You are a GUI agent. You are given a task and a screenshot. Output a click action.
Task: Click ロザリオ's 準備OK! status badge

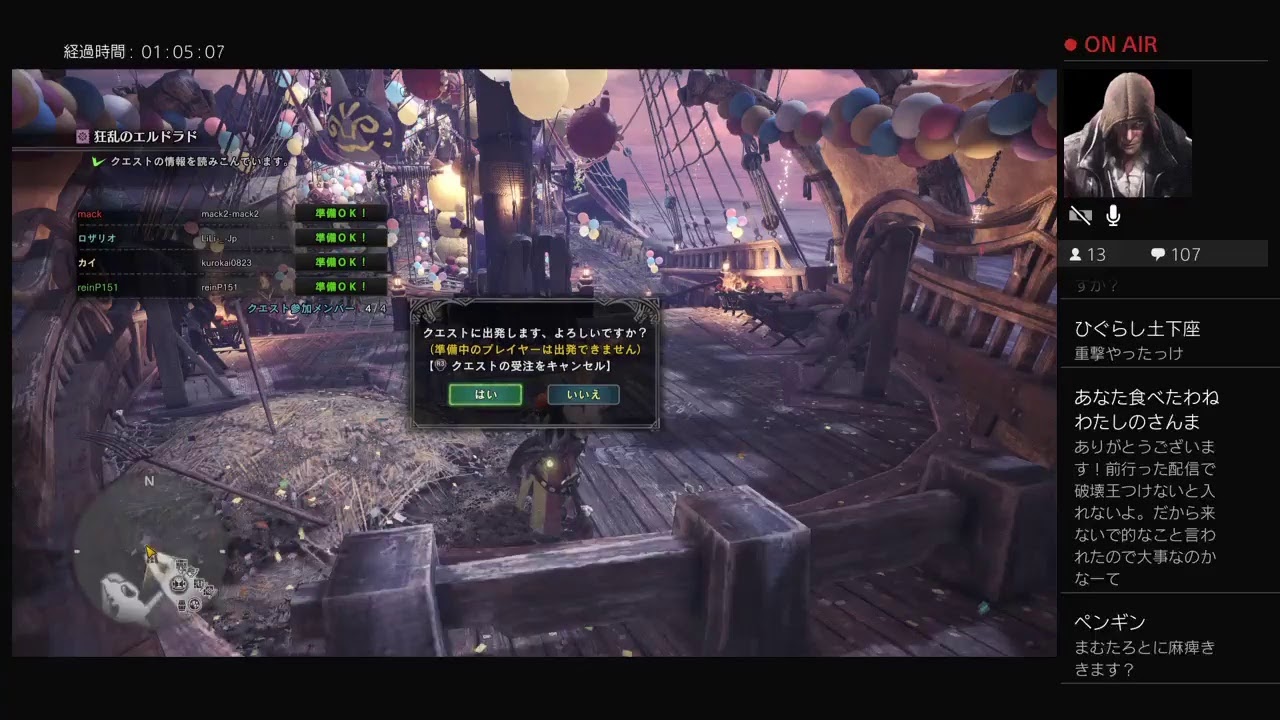point(341,238)
